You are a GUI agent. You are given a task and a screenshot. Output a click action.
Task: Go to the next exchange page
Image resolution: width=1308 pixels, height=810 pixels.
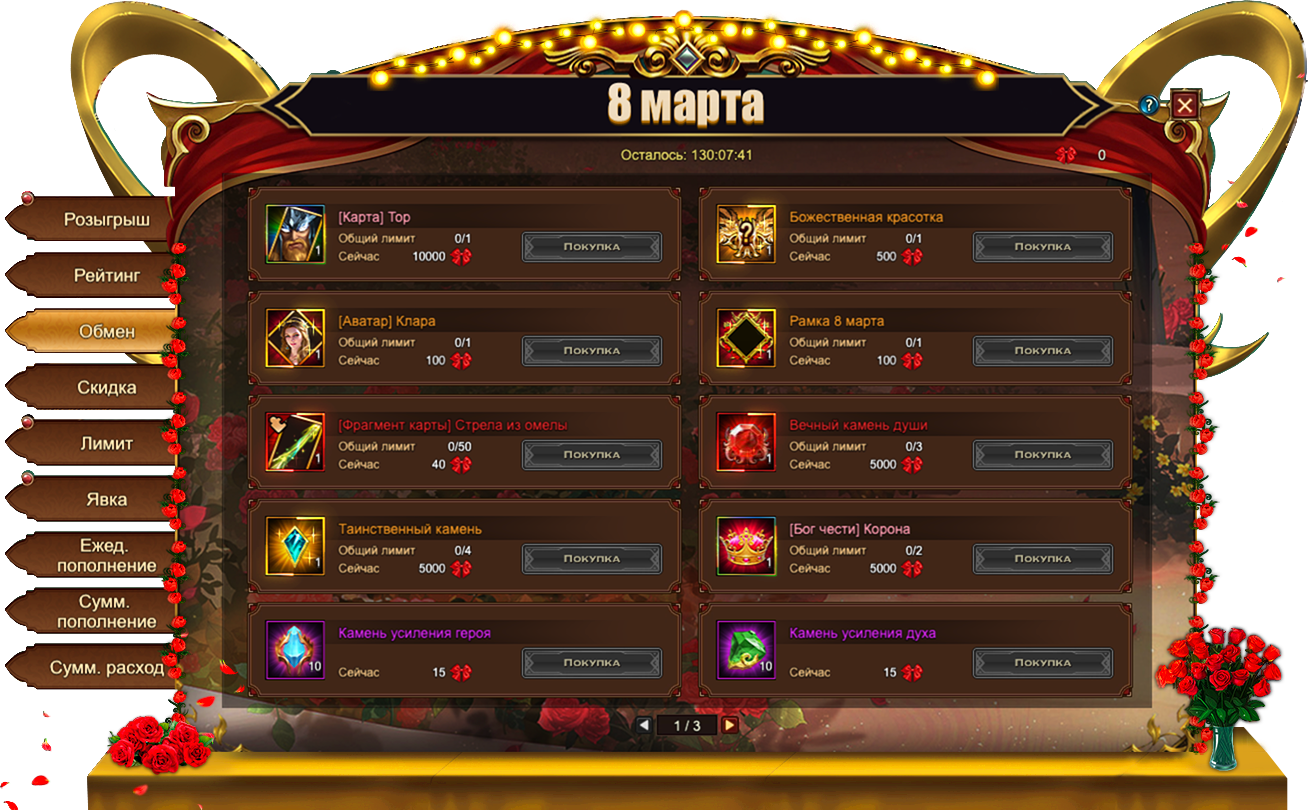(x=730, y=725)
